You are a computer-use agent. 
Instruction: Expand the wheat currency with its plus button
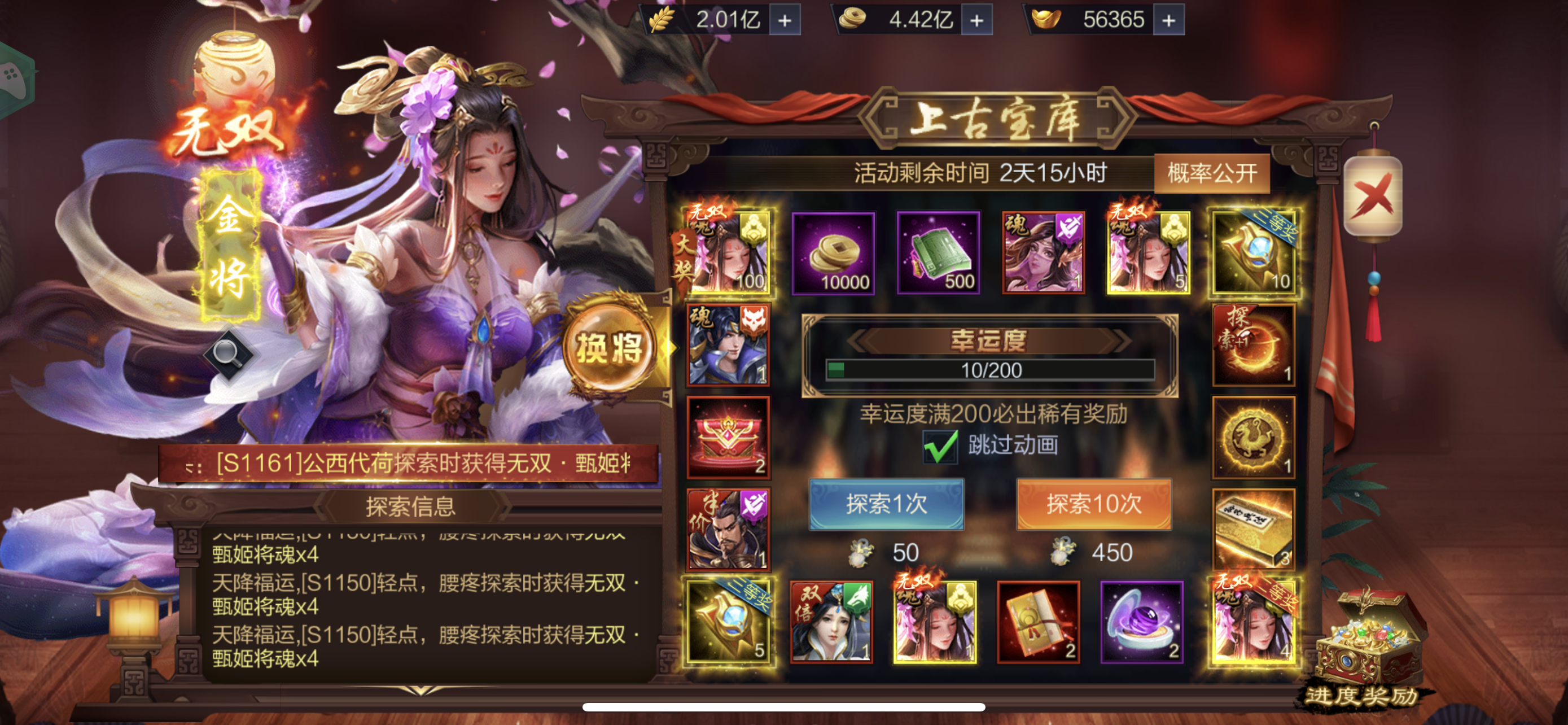click(784, 18)
